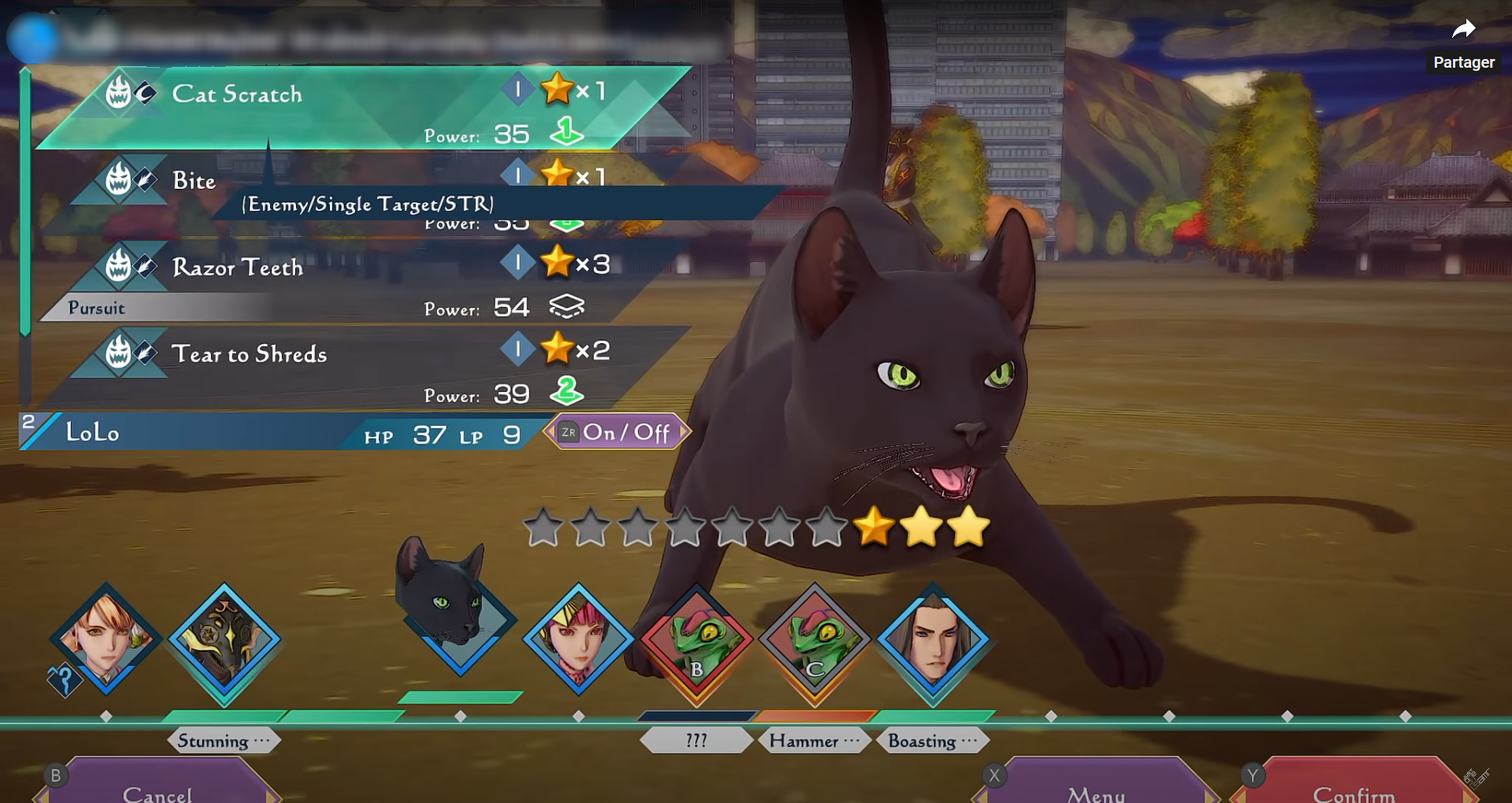Select the pink-haired character portrait
Screen dimensions: 1512x803
coord(579,638)
